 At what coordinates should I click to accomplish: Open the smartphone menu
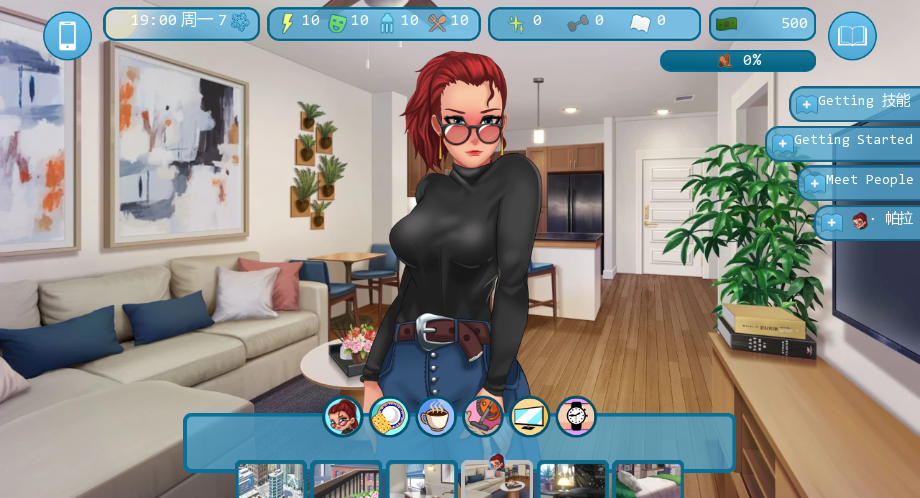point(67,36)
